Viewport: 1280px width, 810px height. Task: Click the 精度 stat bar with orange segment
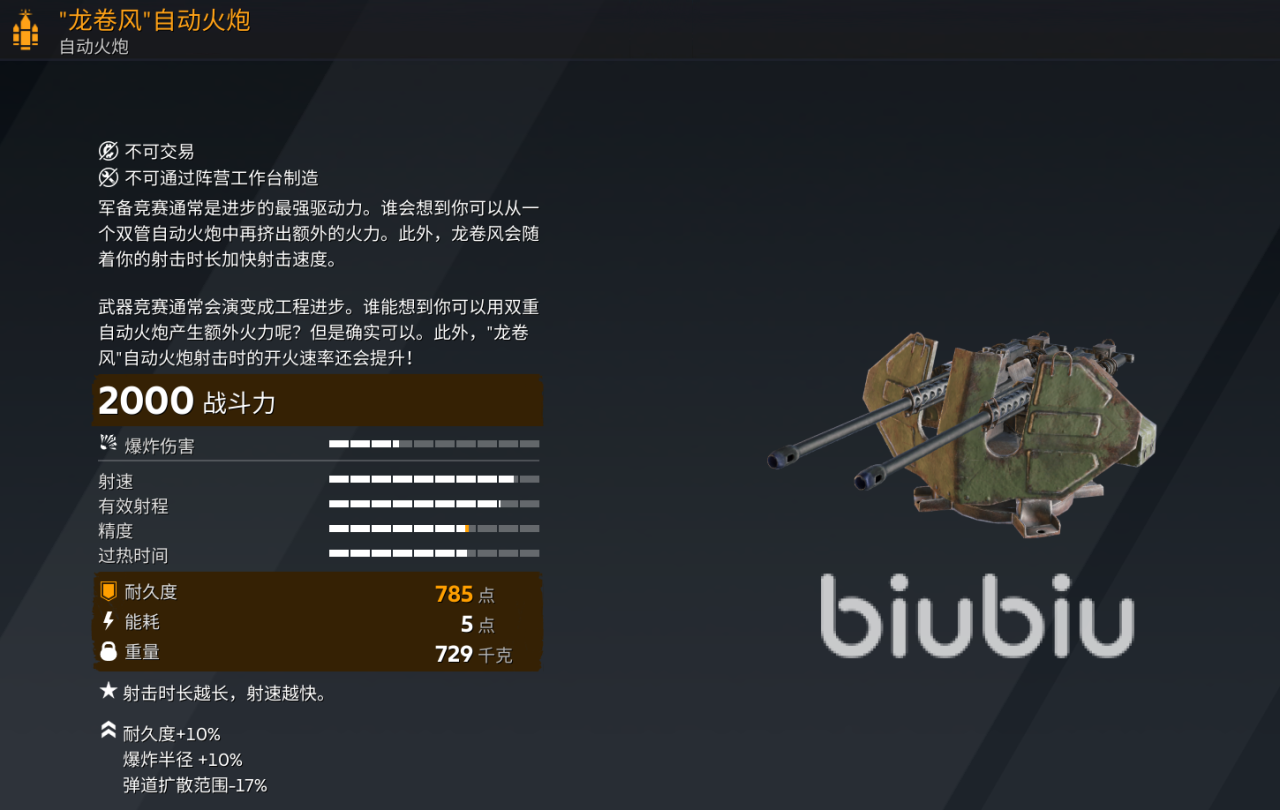click(435, 528)
